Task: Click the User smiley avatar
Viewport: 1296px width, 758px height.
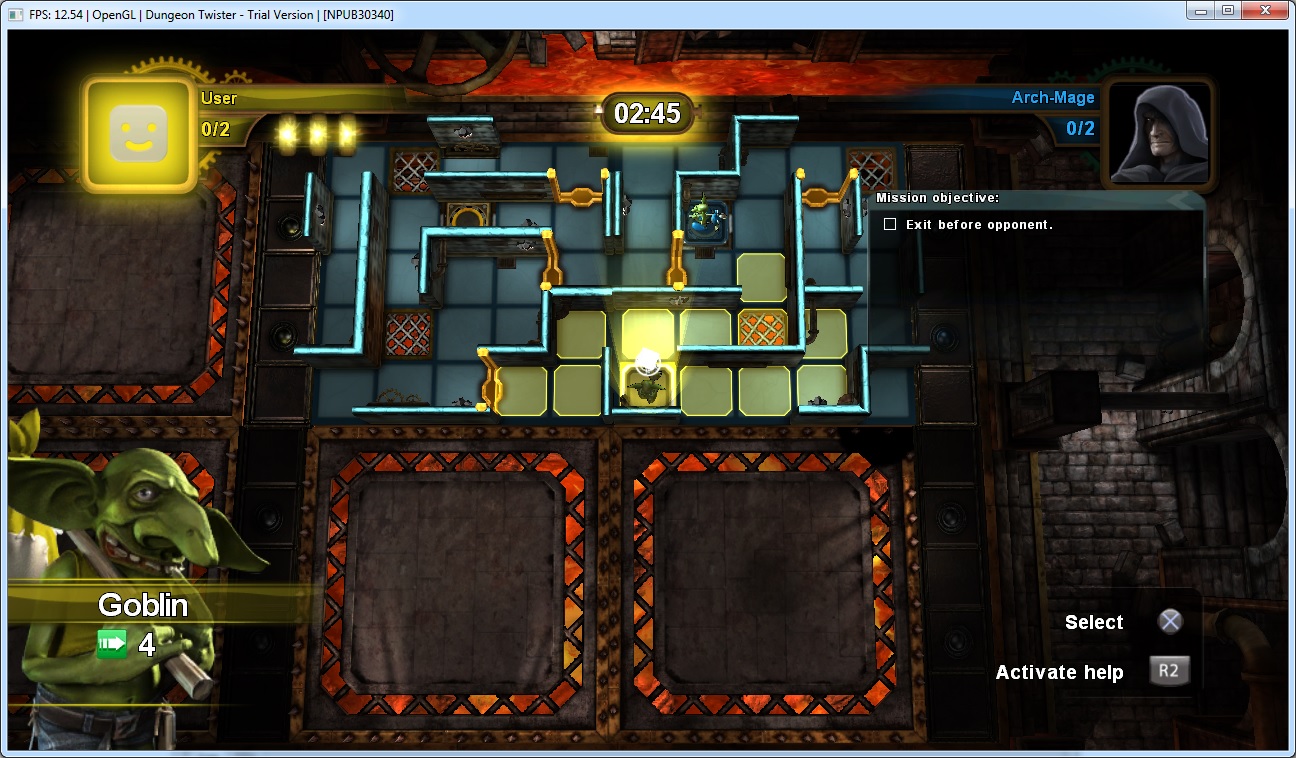Action: [x=138, y=134]
